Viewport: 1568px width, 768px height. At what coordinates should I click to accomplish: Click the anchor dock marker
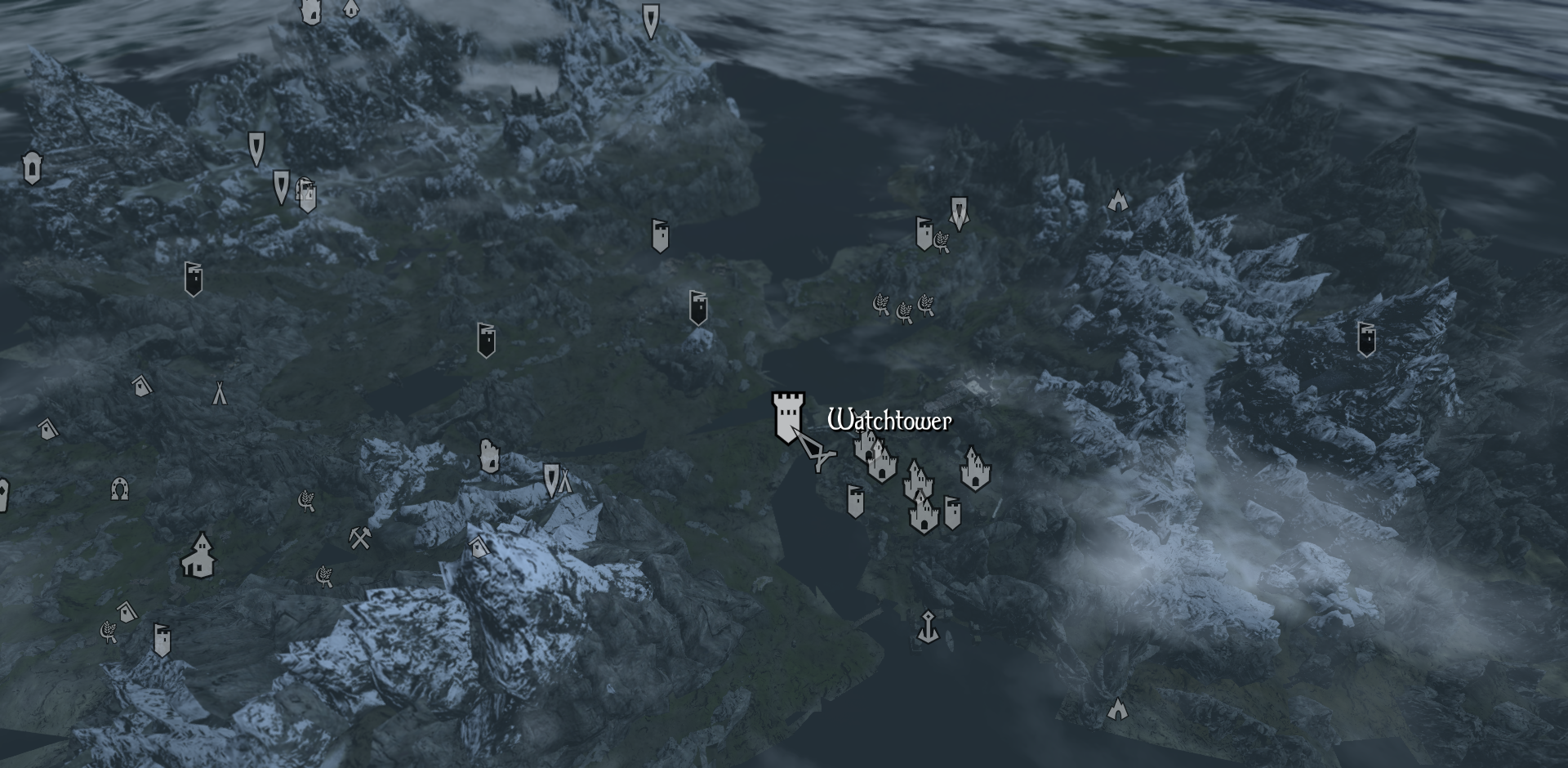[x=927, y=626]
